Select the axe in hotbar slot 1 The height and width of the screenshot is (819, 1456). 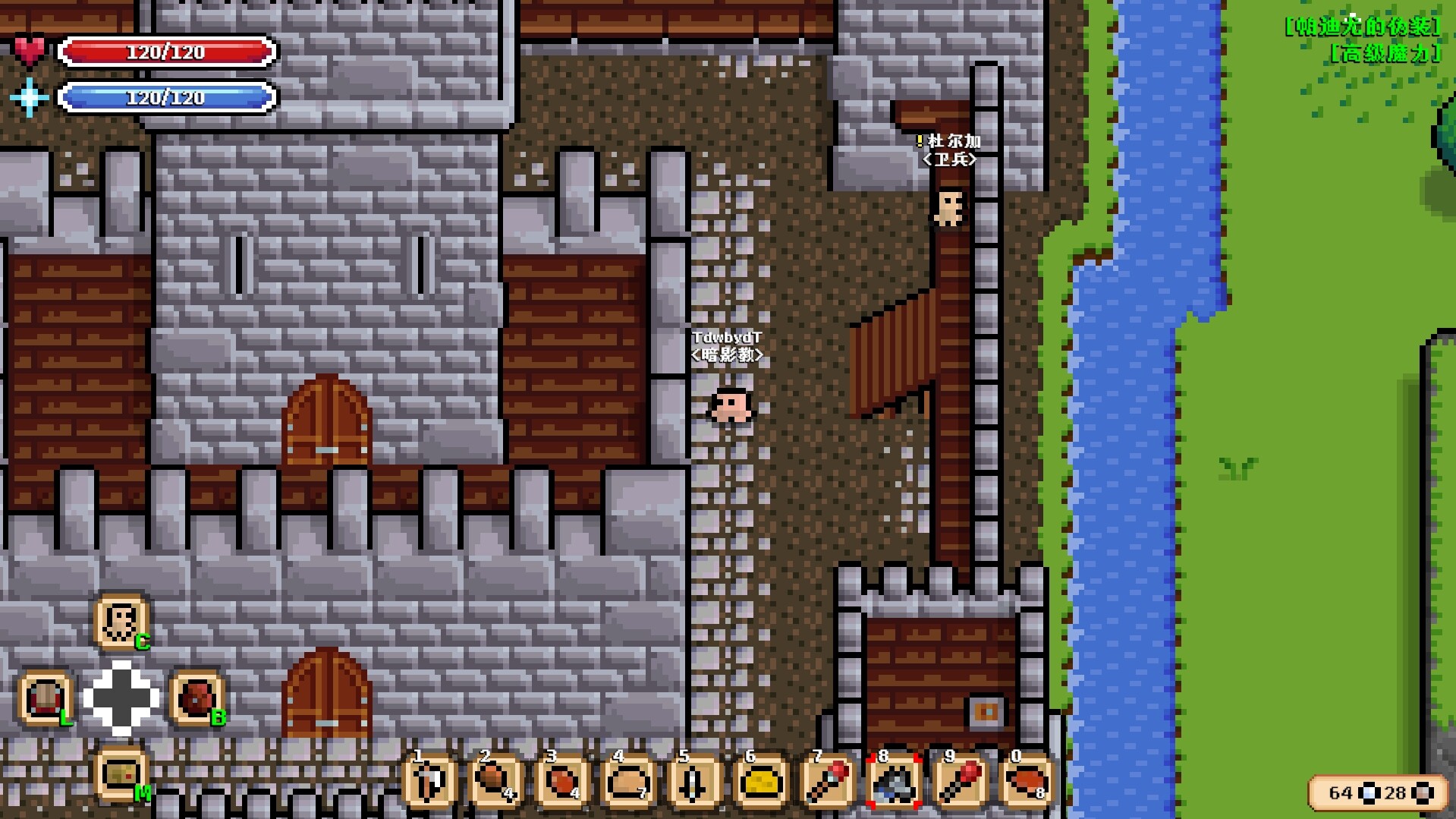click(x=429, y=782)
